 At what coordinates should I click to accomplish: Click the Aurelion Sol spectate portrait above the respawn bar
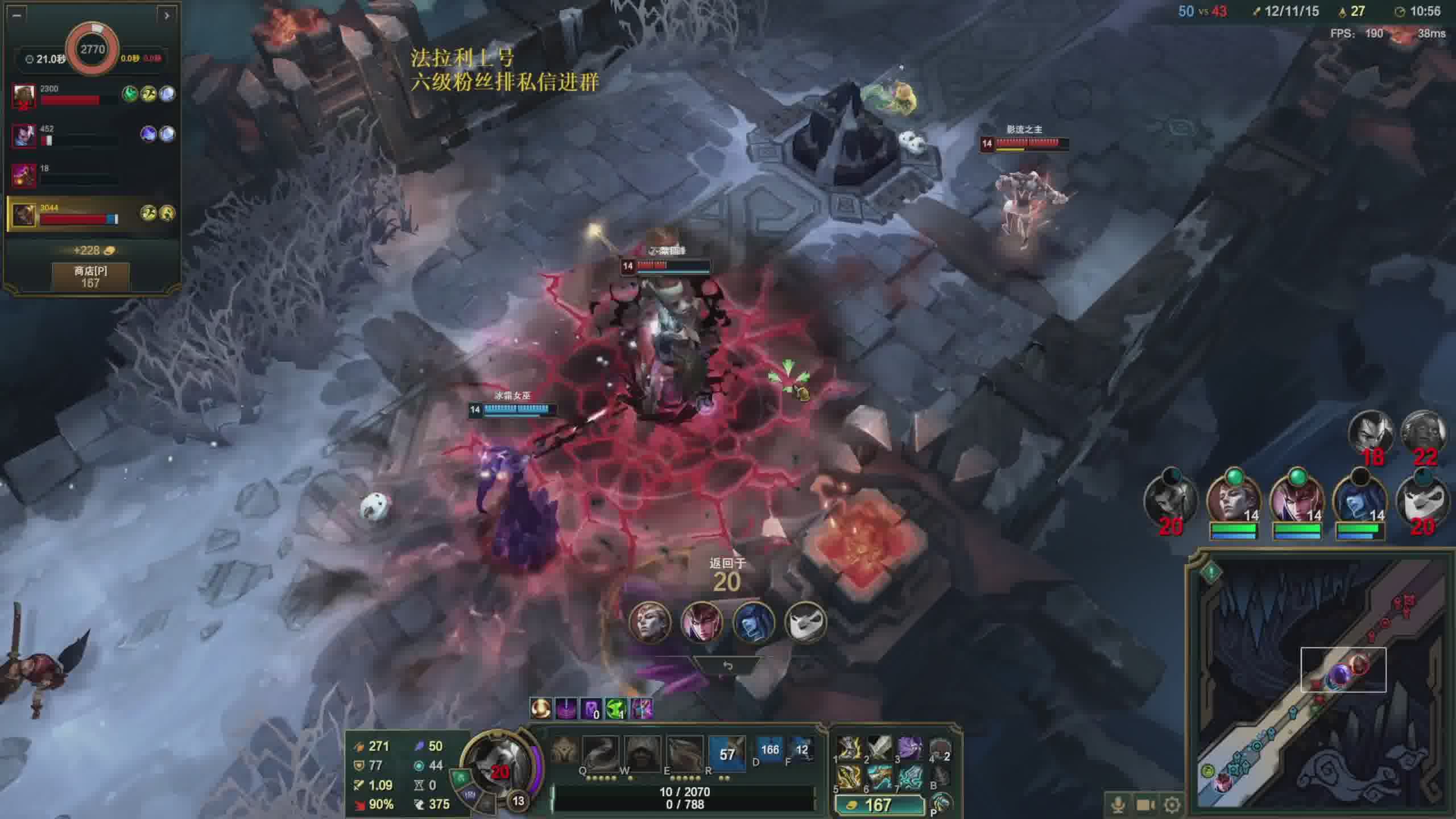coord(752,621)
